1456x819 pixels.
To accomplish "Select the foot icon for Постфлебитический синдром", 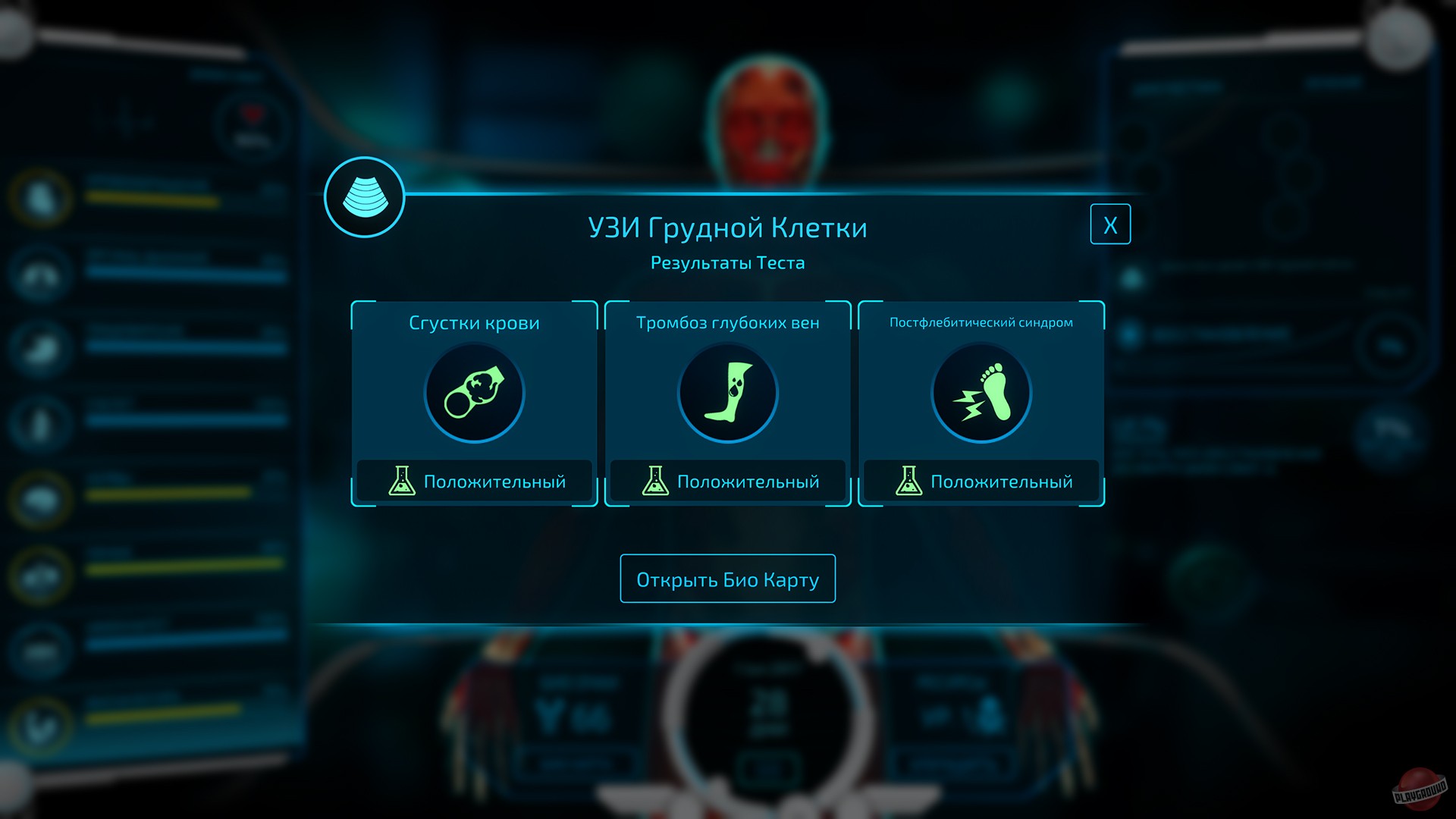I will point(981,392).
